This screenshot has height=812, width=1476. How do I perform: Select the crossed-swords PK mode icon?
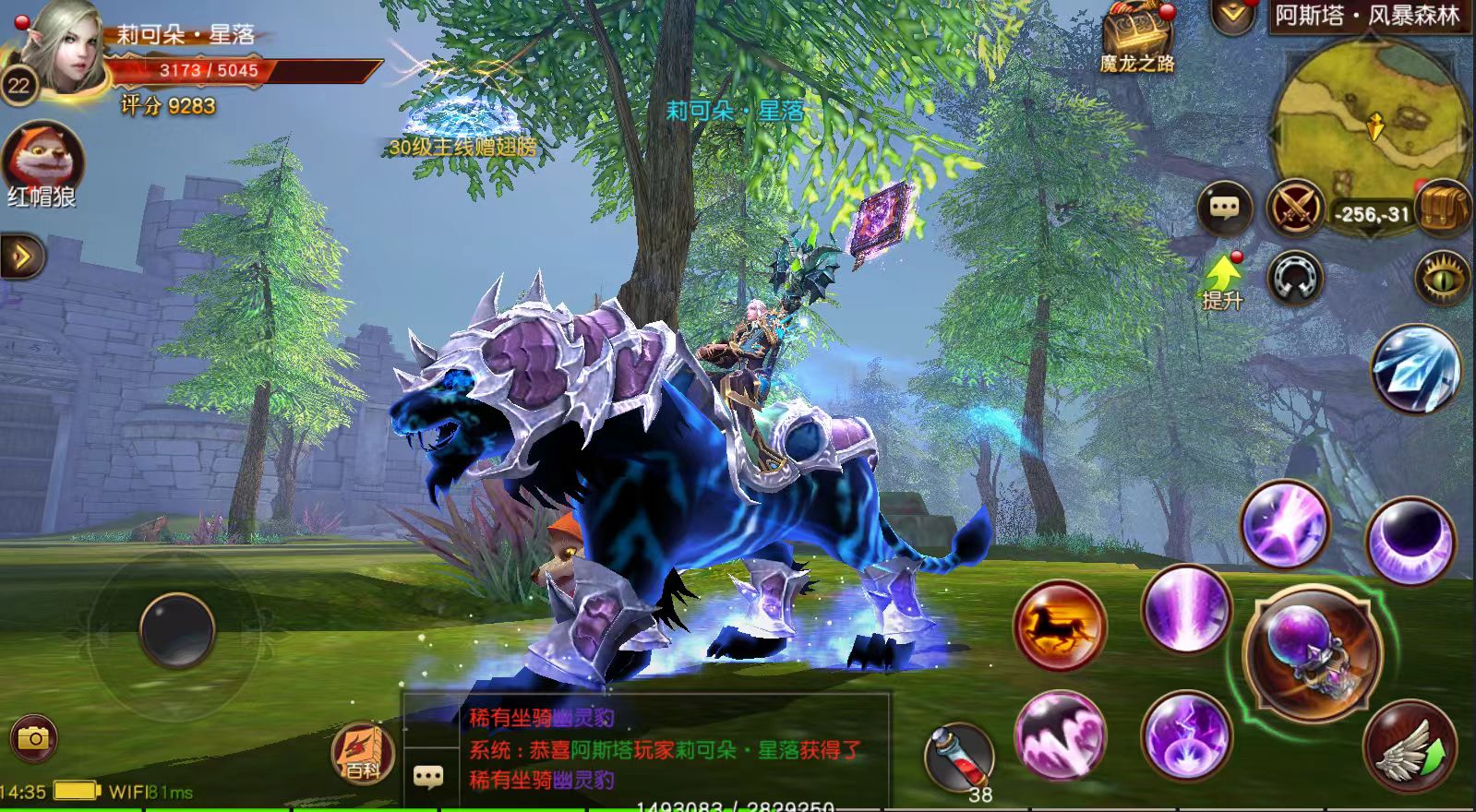pyautogui.click(x=1294, y=208)
